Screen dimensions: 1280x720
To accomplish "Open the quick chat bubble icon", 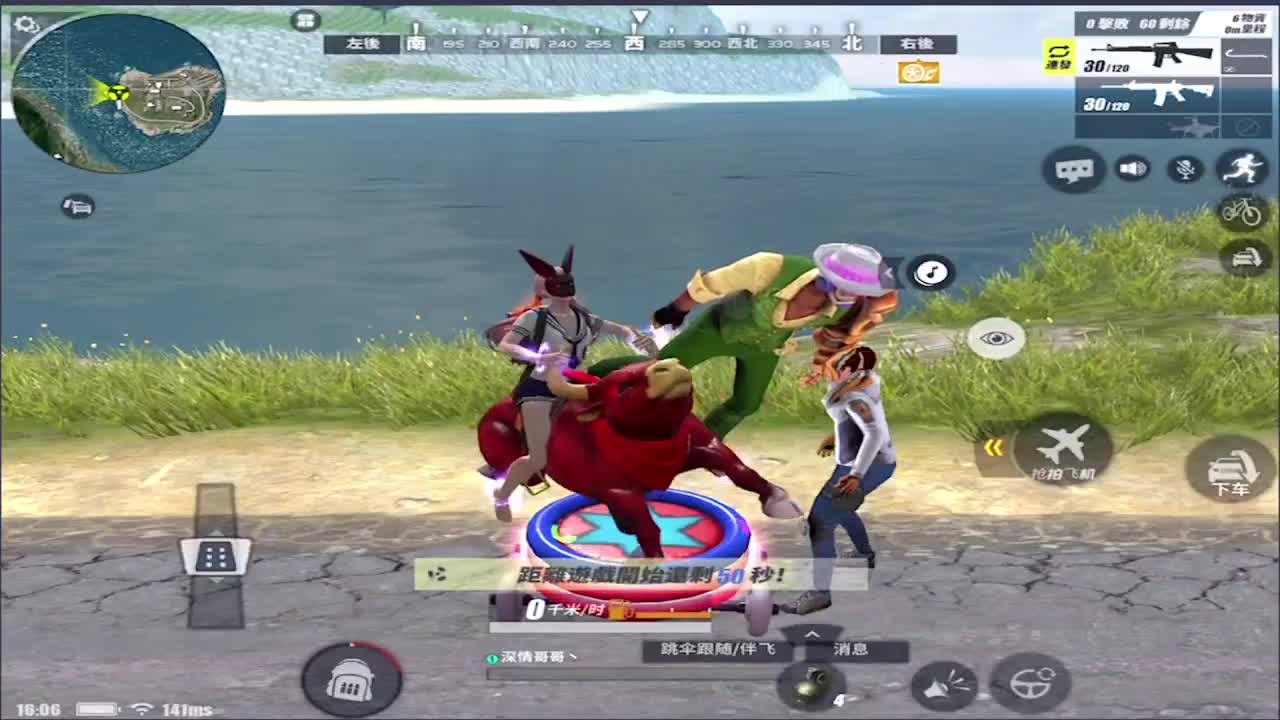I will pyautogui.click(x=1073, y=169).
